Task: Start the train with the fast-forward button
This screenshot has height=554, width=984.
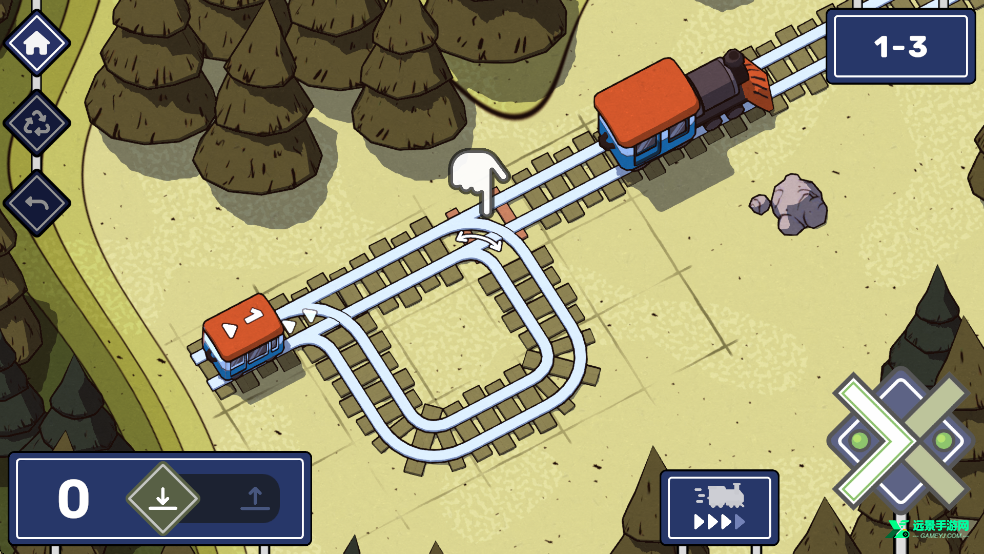Action: 719,507
